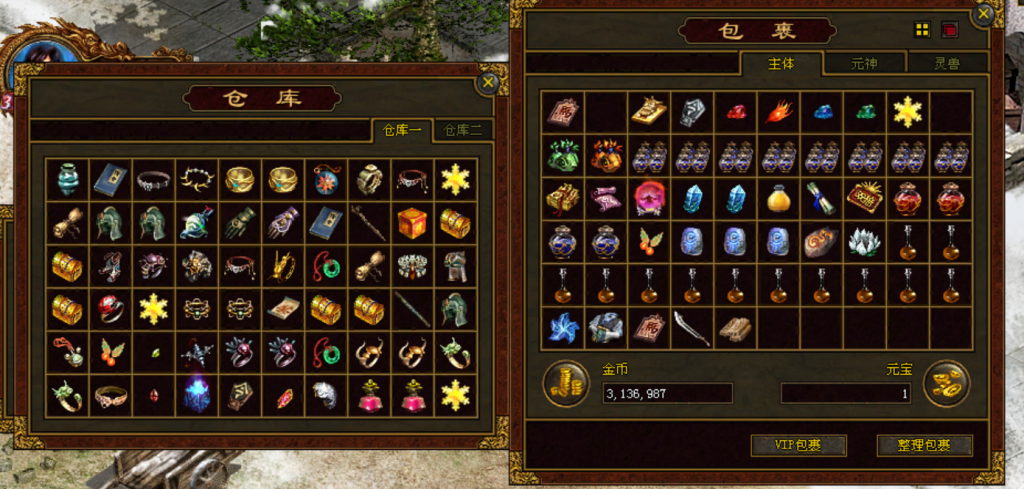Pick the orange gift box in warehouse

click(x=412, y=223)
